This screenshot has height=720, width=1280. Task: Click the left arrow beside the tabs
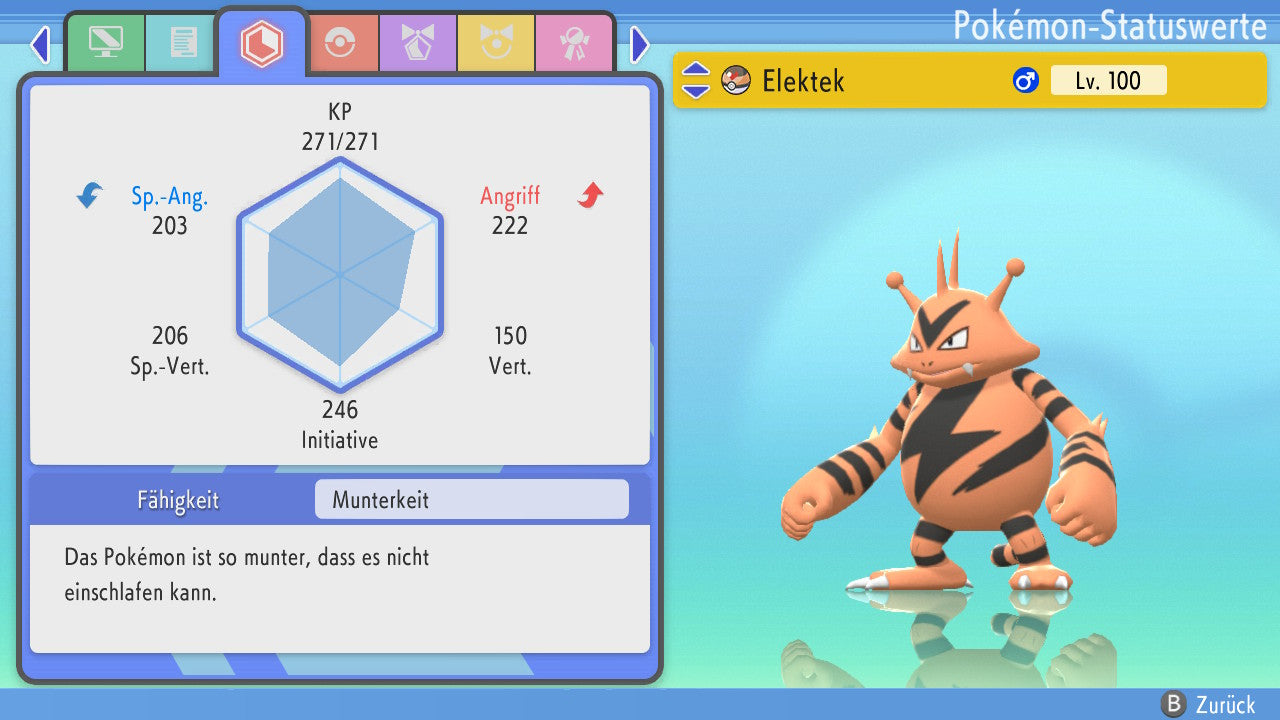[x=40, y=44]
